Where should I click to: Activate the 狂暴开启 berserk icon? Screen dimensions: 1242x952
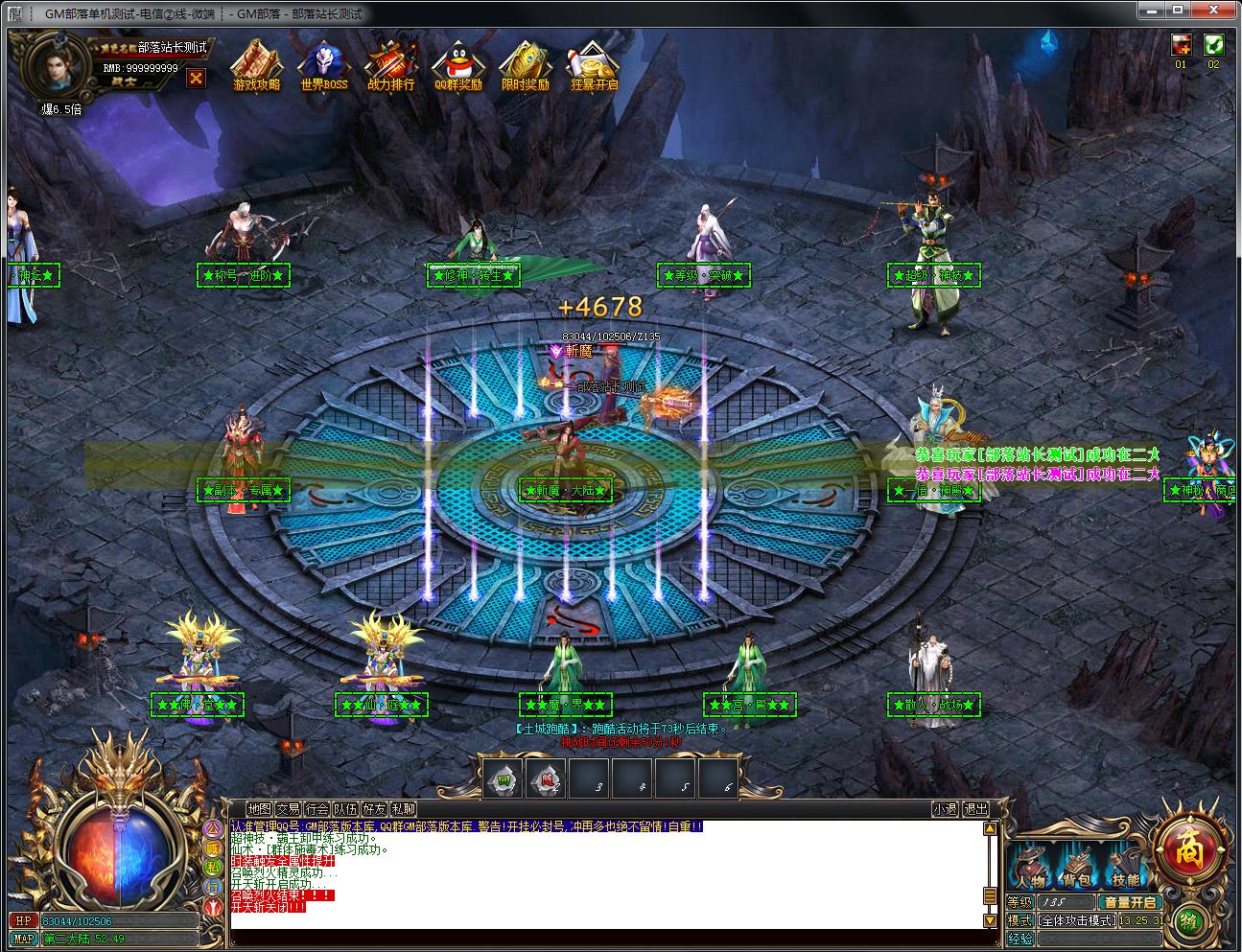(x=594, y=65)
